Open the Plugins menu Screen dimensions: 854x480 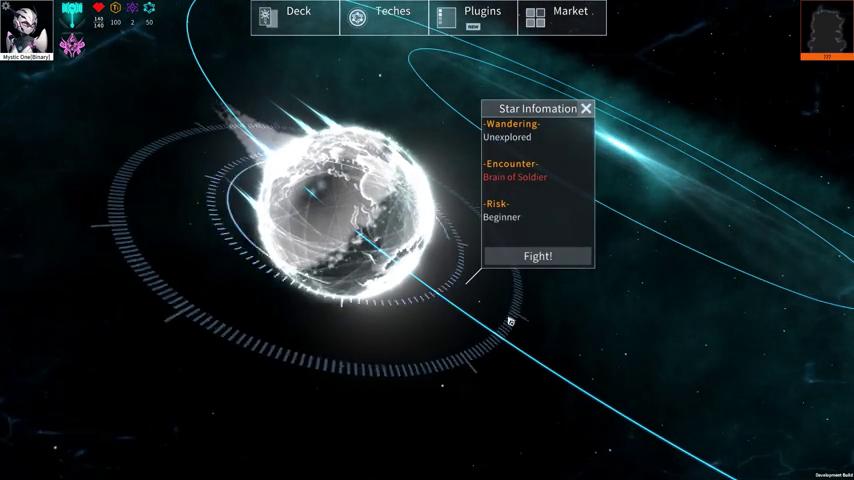473,17
